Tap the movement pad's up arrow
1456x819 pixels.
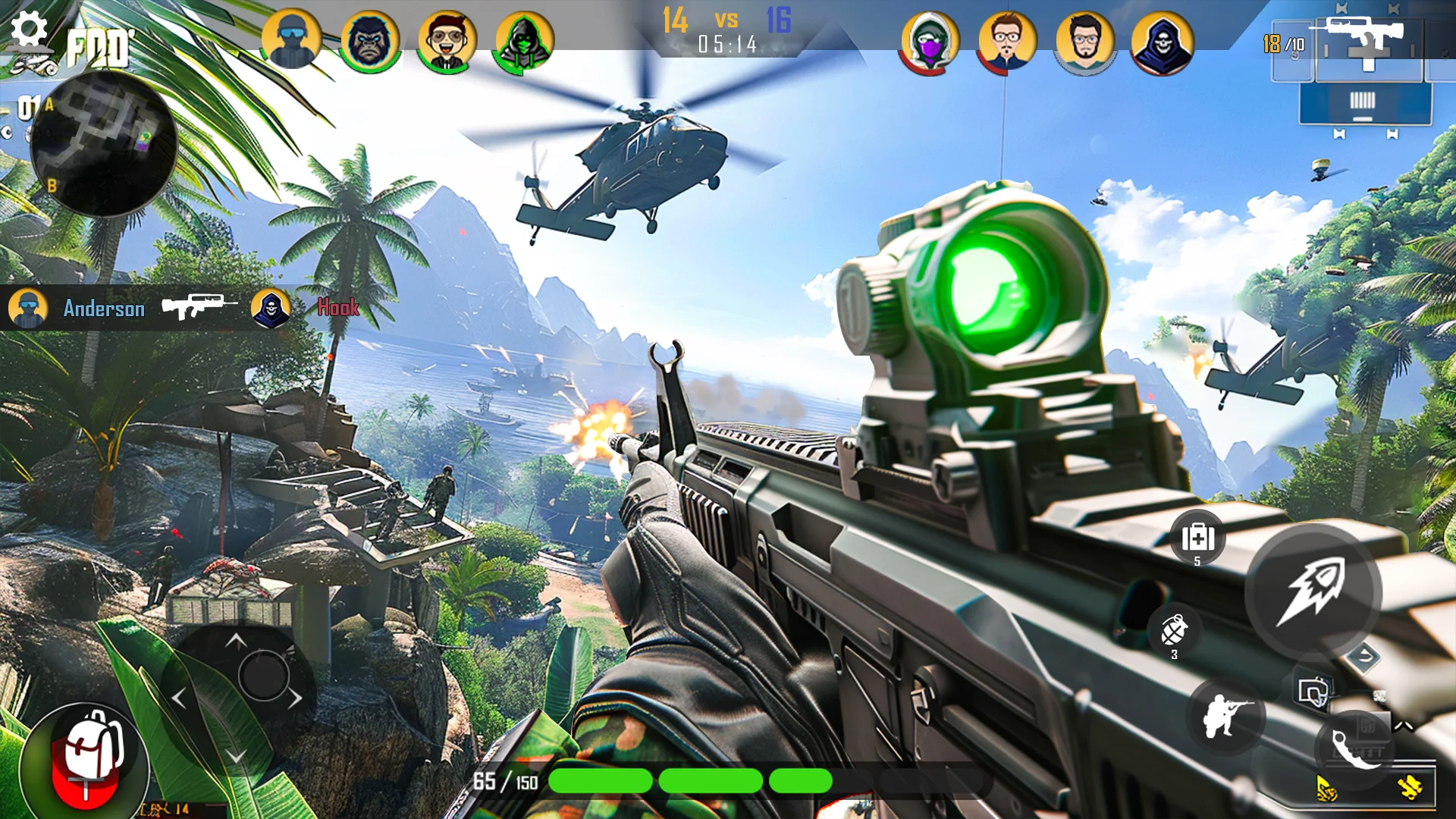pyautogui.click(x=236, y=642)
